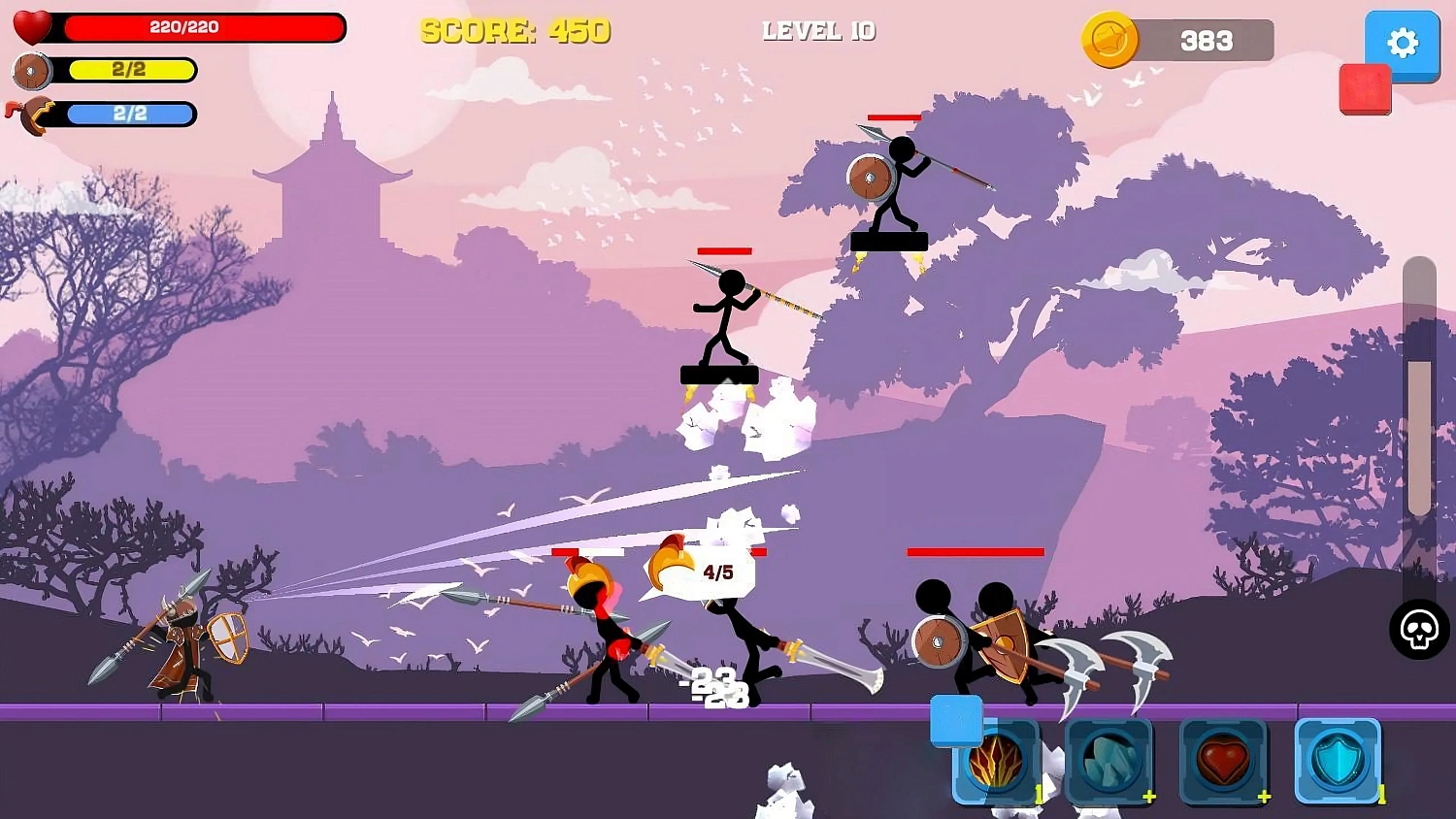
Task: Click the helmet icon beside the blue 2/2 bar
Action: [28, 115]
